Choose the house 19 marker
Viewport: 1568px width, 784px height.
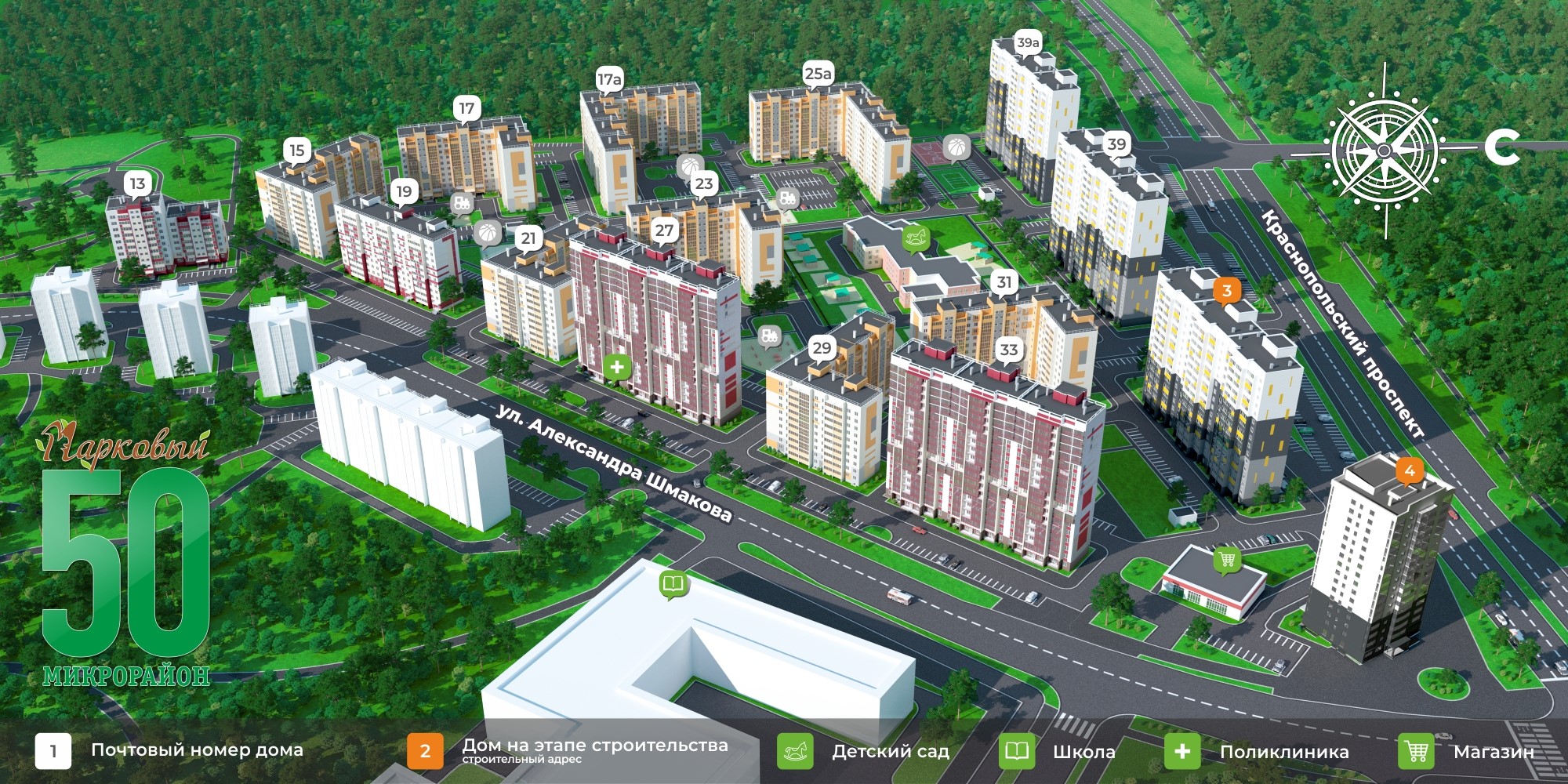click(404, 191)
